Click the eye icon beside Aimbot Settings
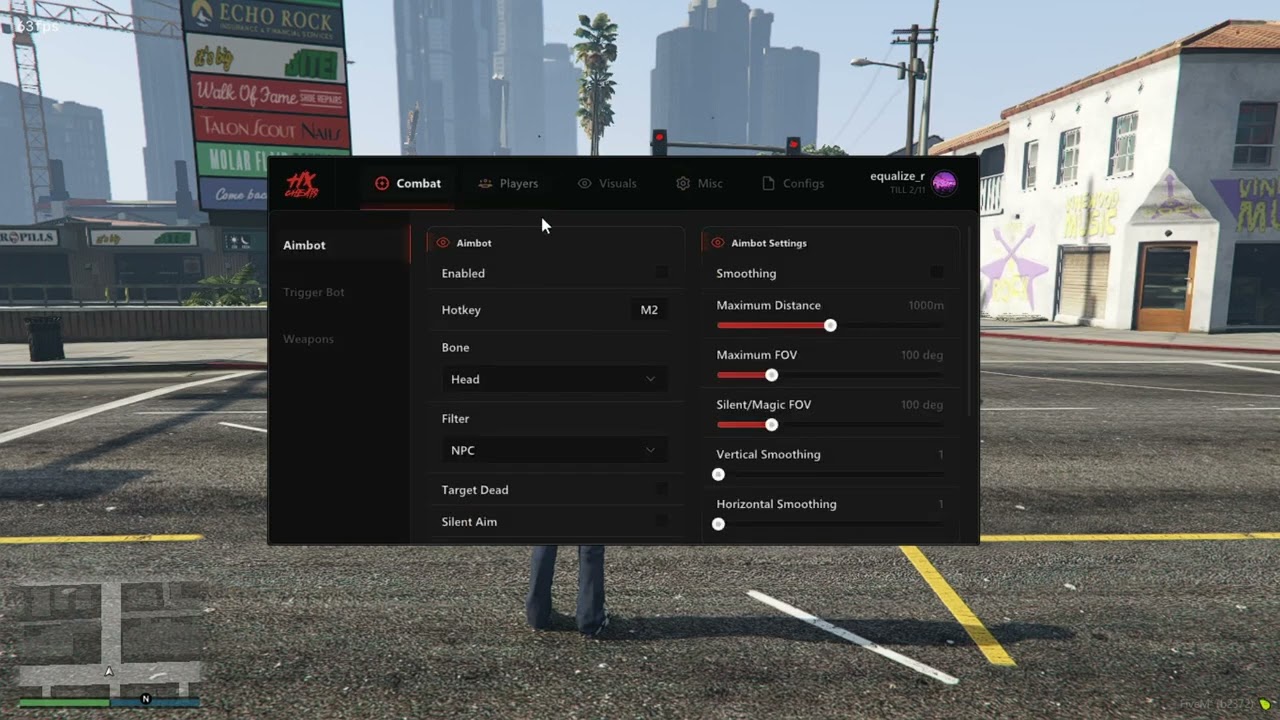 pyautogui.click(x=717, y=242)
